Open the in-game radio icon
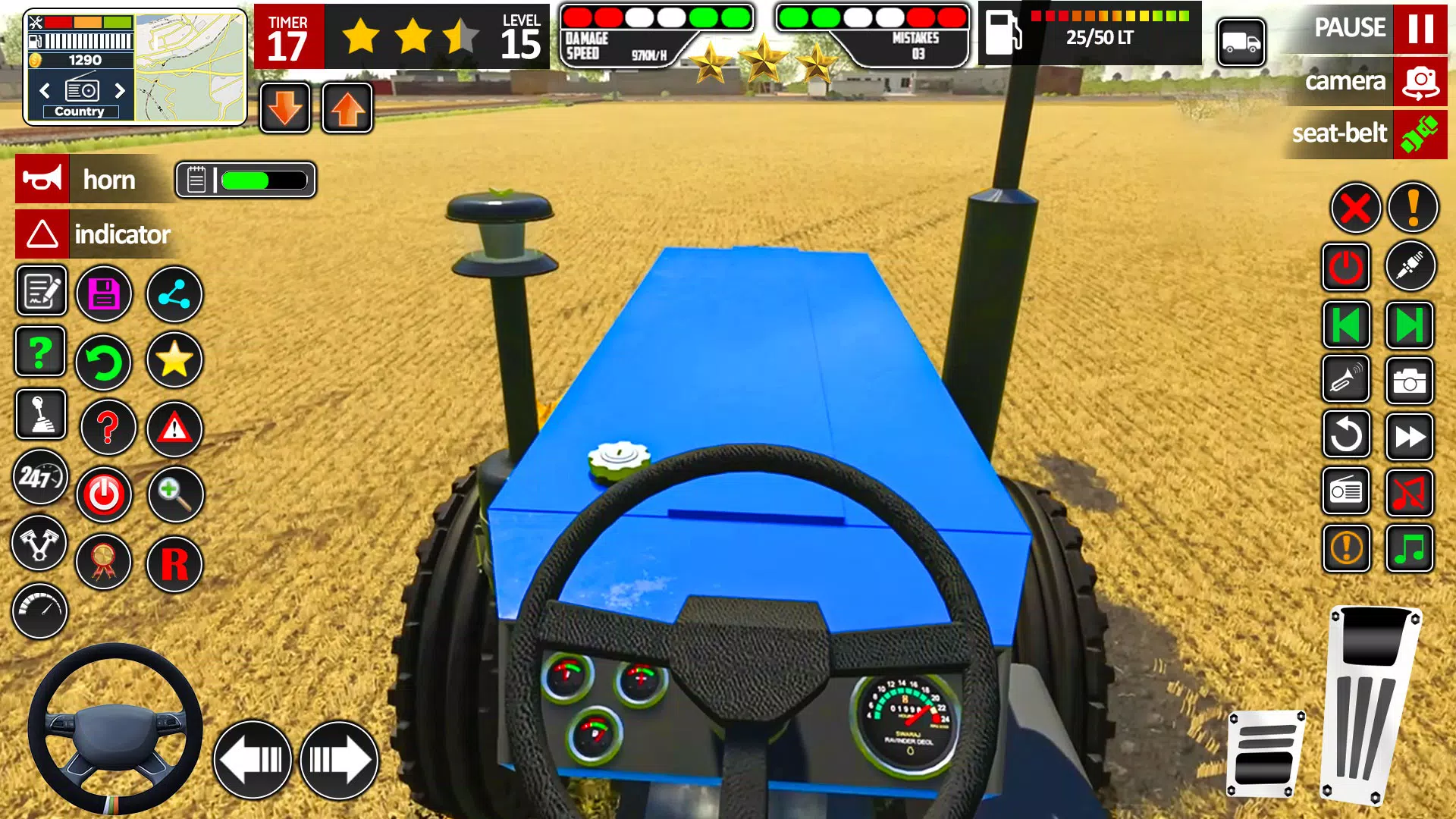 (x=1346, y=491)
